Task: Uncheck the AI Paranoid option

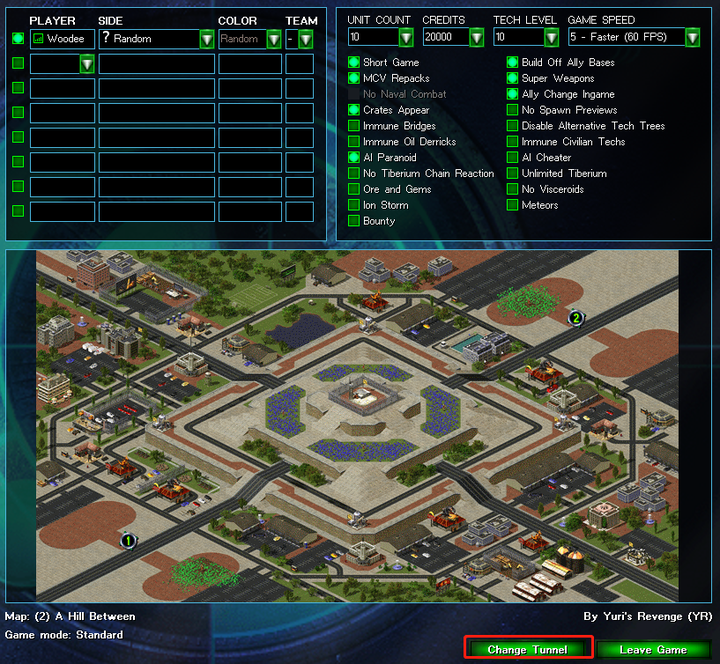Action: 354,157
